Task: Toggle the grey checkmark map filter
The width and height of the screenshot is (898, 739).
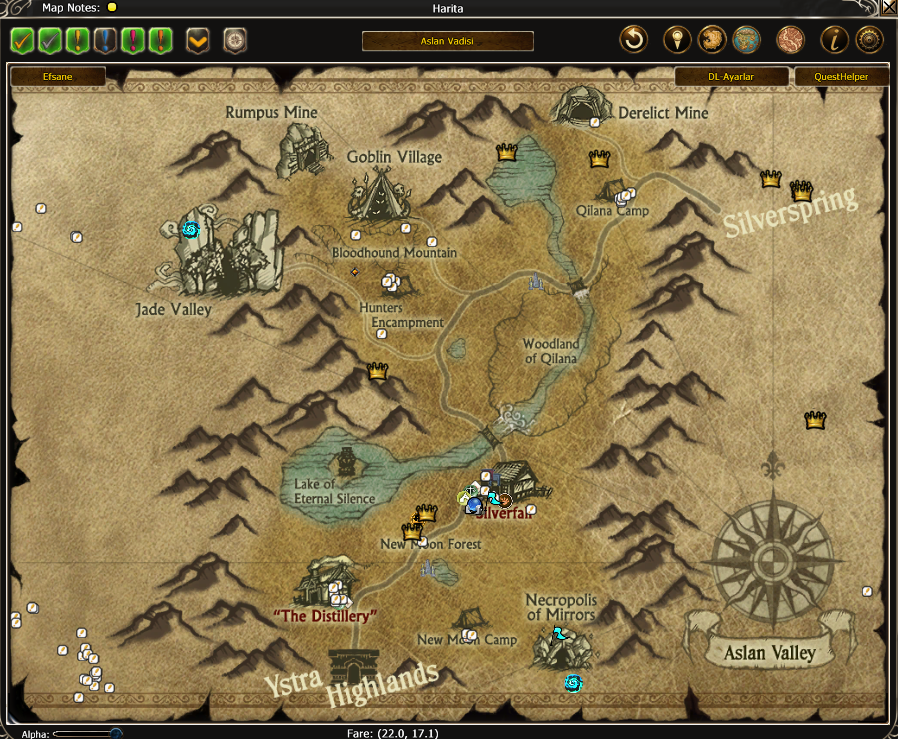Action: (50, 41)
